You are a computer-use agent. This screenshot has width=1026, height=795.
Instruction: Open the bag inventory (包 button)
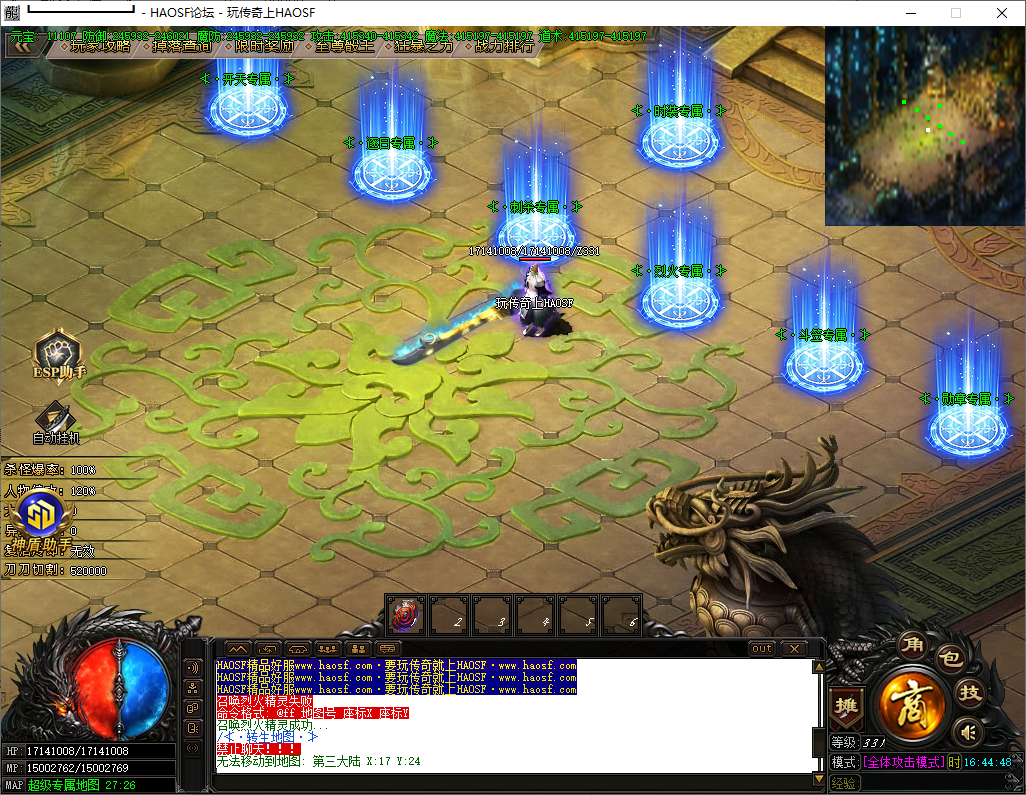[950, 659]
